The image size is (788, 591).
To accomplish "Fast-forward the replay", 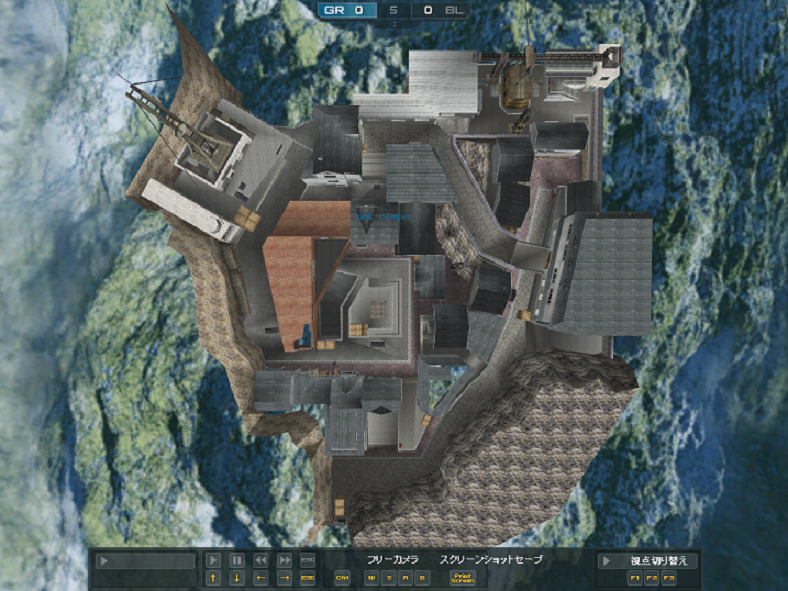I will tap(285, 561).
